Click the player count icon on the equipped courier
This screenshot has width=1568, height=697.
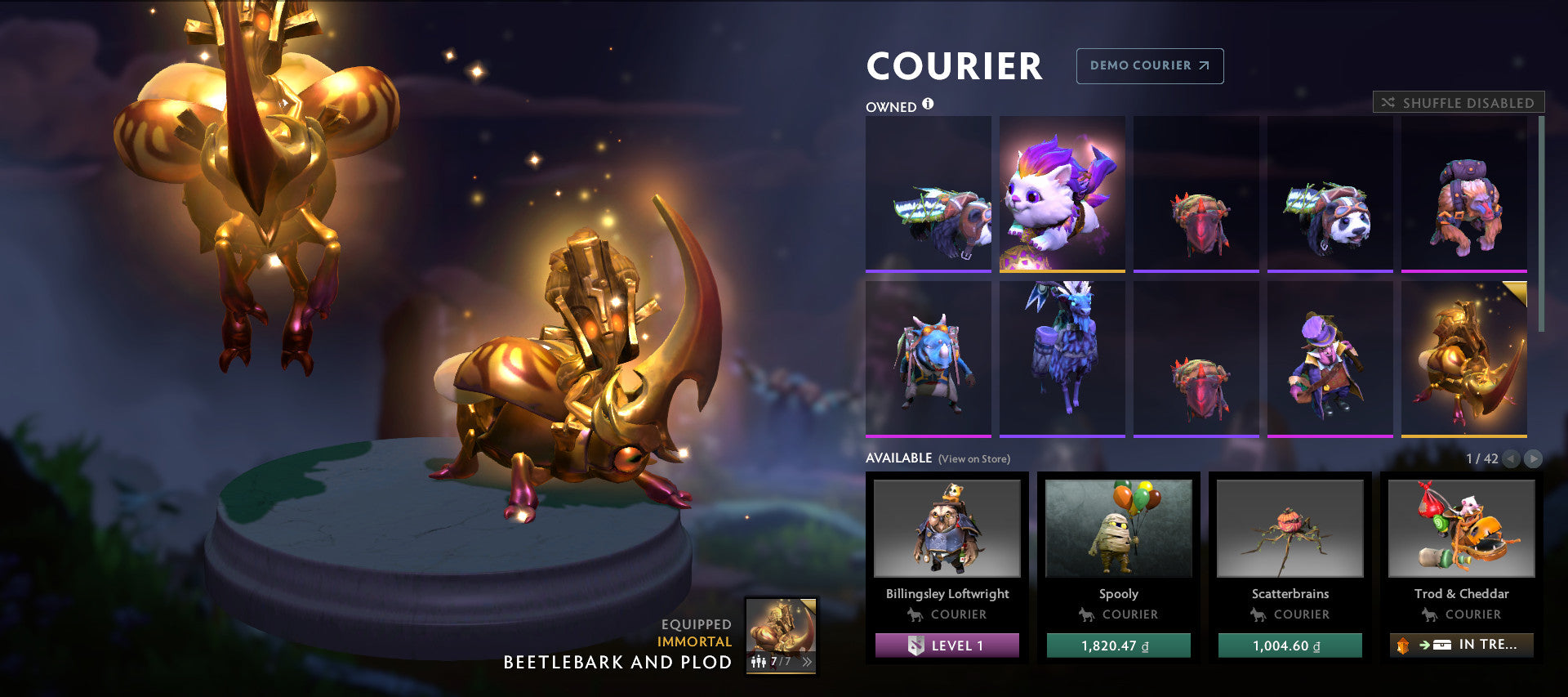pyautogui.click(x=758, y=661)
